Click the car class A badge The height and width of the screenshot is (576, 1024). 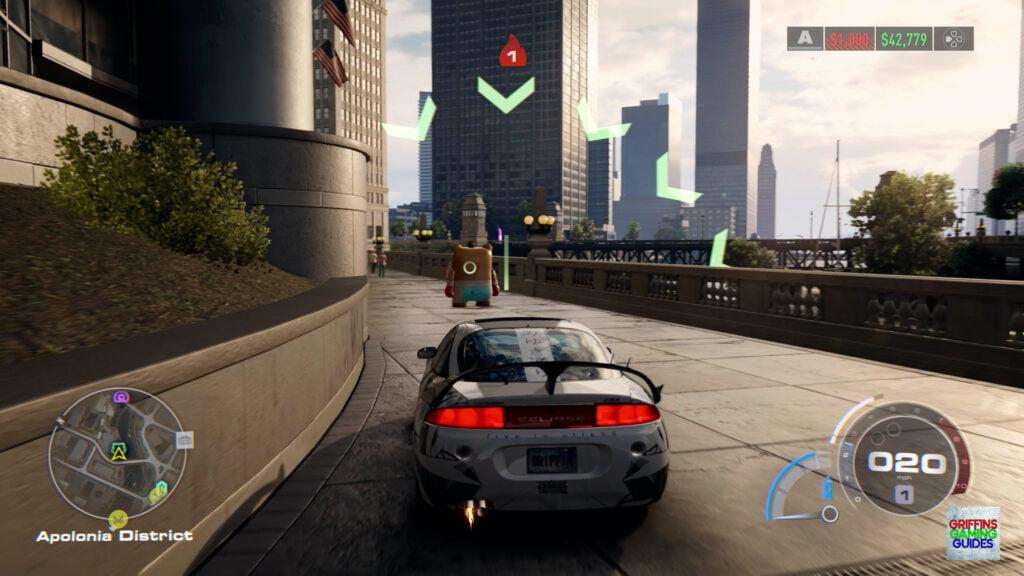(x=804, y=39)
